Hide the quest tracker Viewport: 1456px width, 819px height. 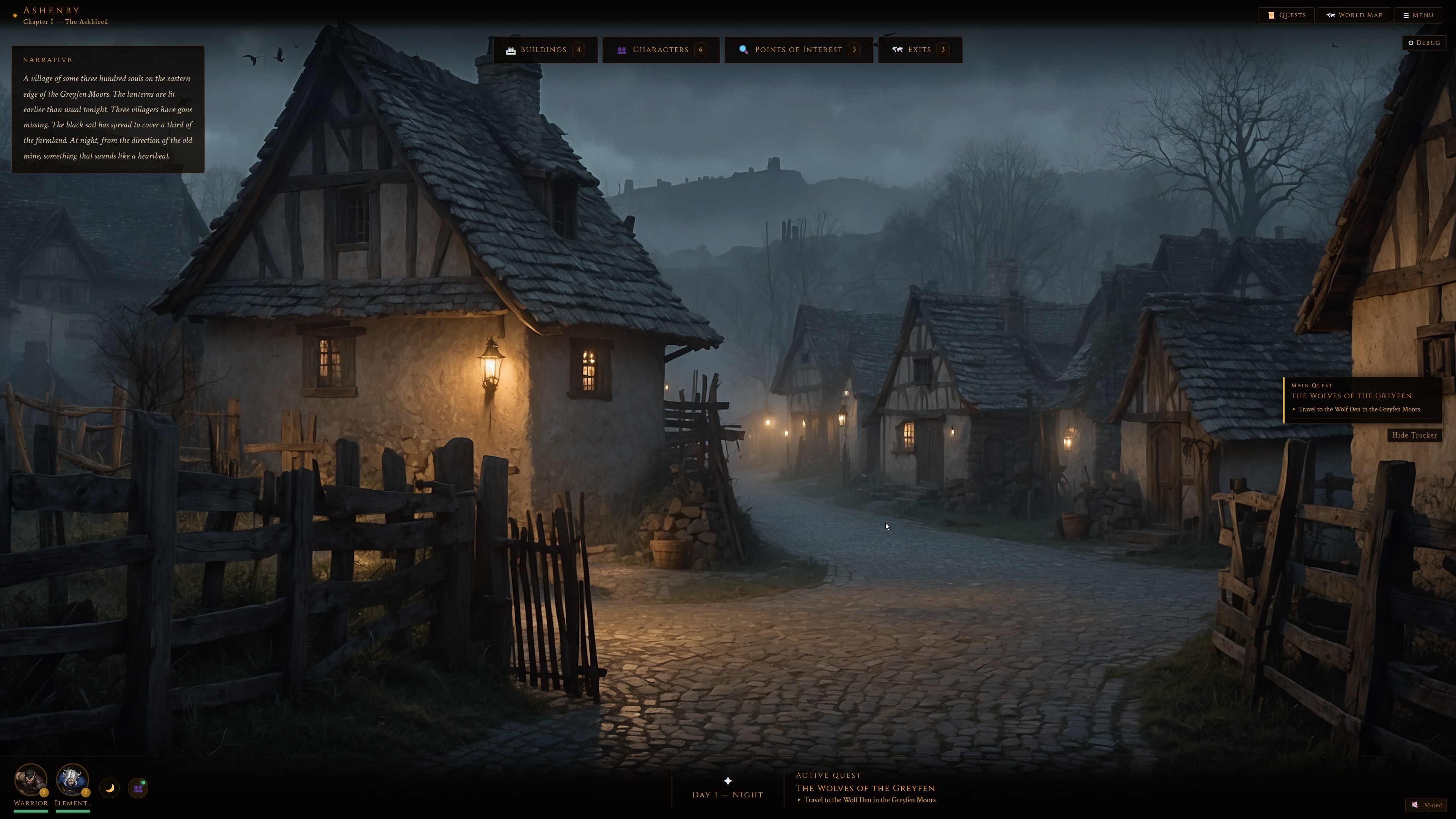(x=1414, y=435)
